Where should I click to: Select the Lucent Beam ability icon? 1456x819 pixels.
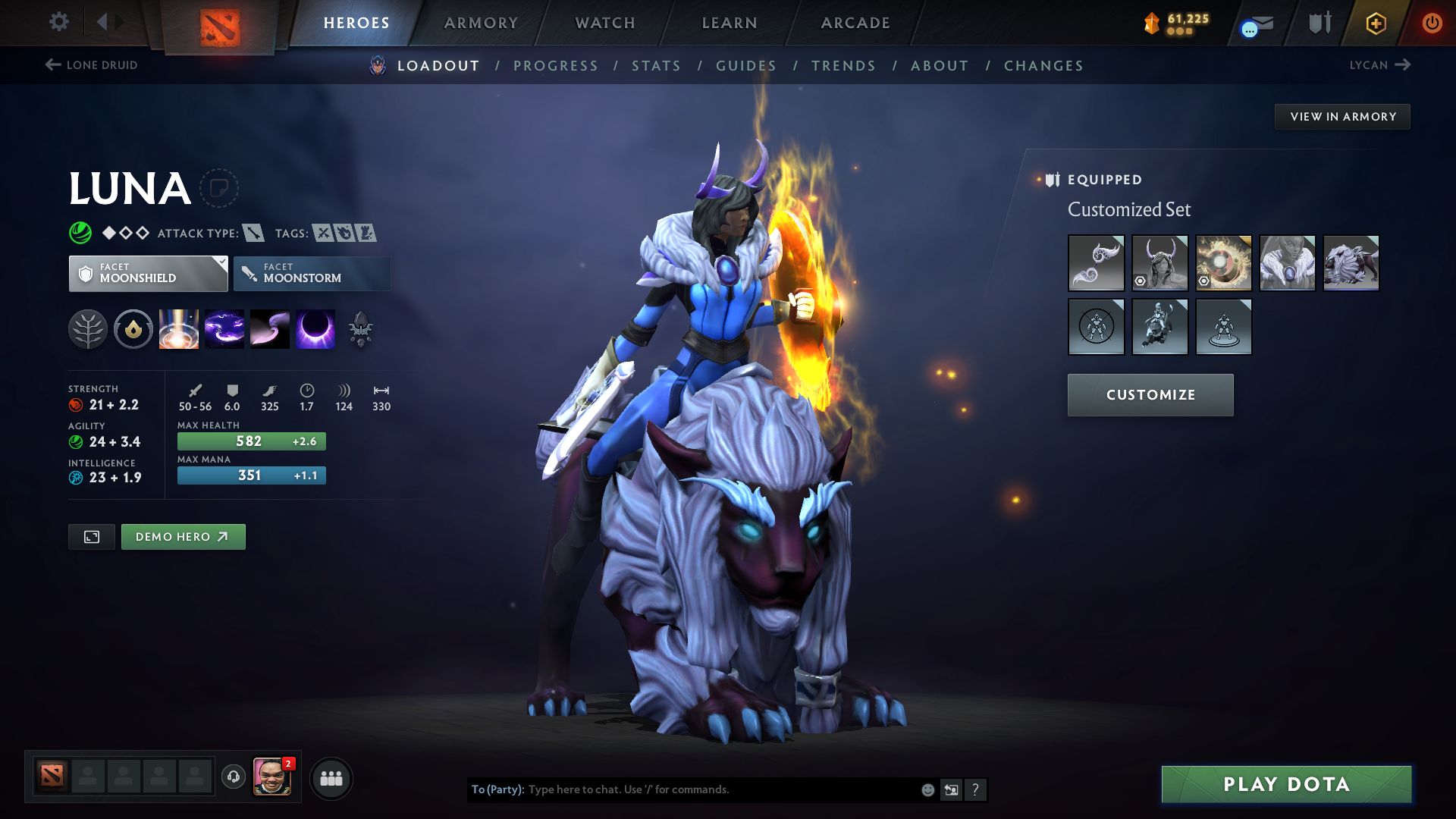coord(179,328)
